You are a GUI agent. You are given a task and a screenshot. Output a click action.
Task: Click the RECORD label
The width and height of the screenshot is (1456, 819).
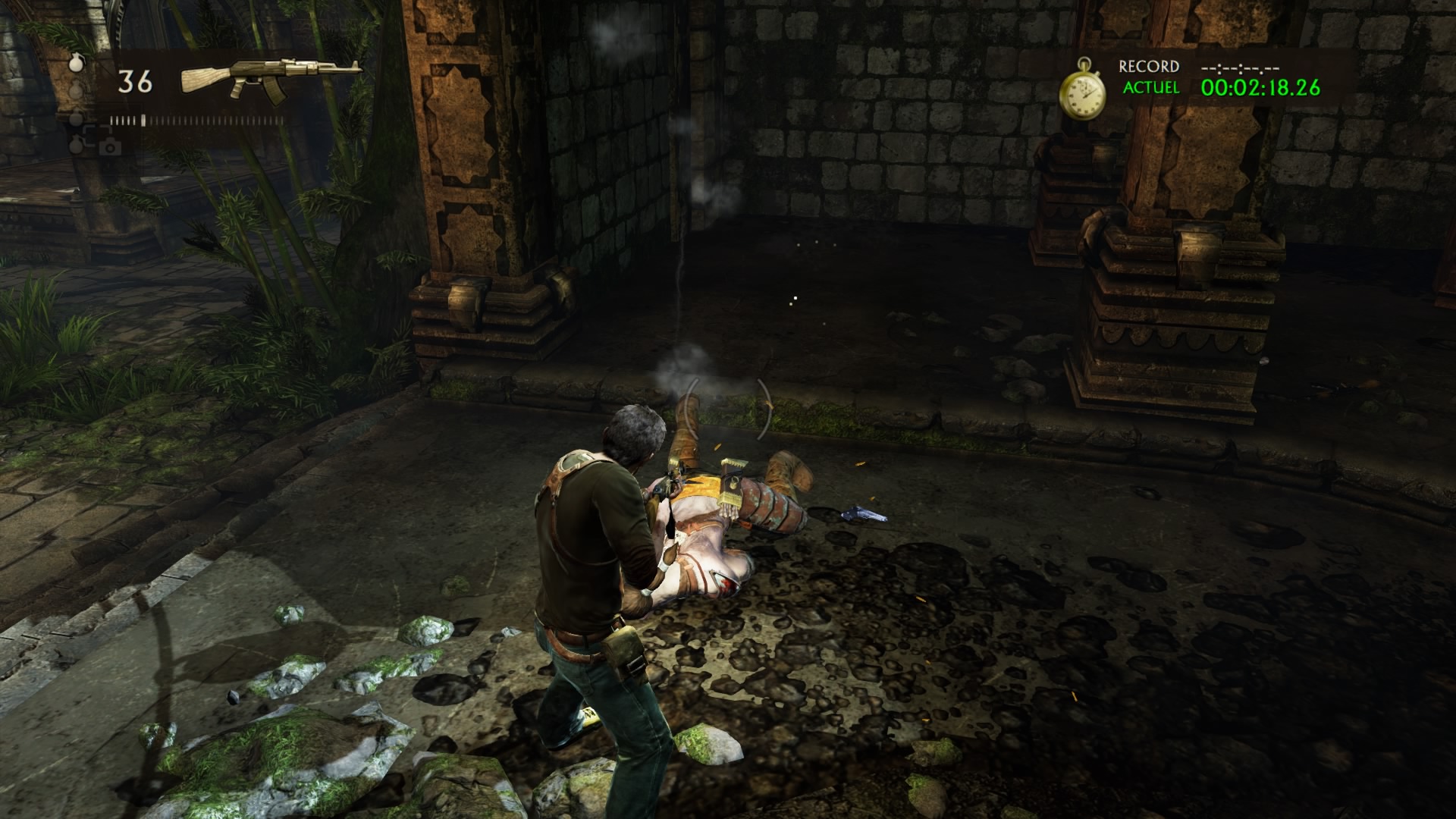point(1147,67)
